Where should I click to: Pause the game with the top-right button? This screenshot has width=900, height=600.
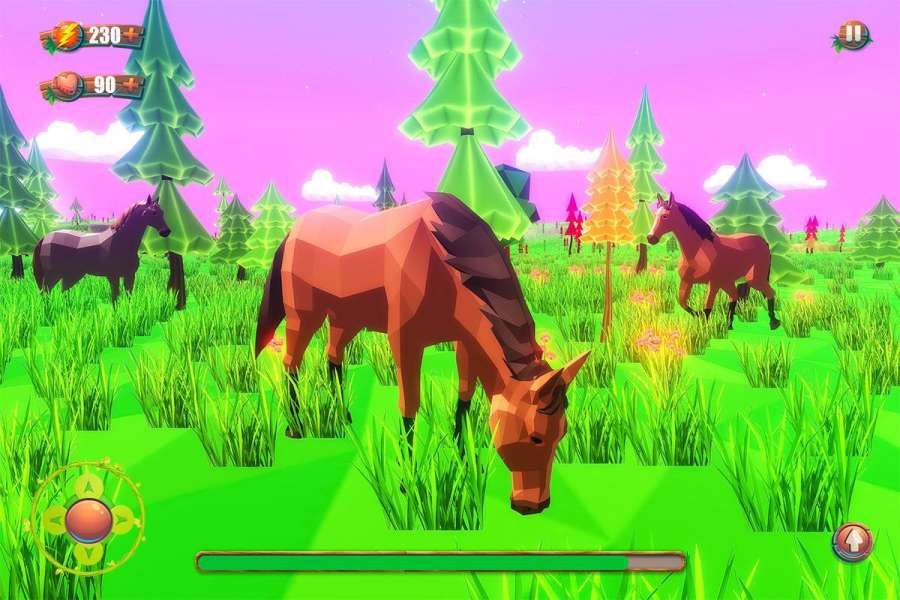(852, 35)
